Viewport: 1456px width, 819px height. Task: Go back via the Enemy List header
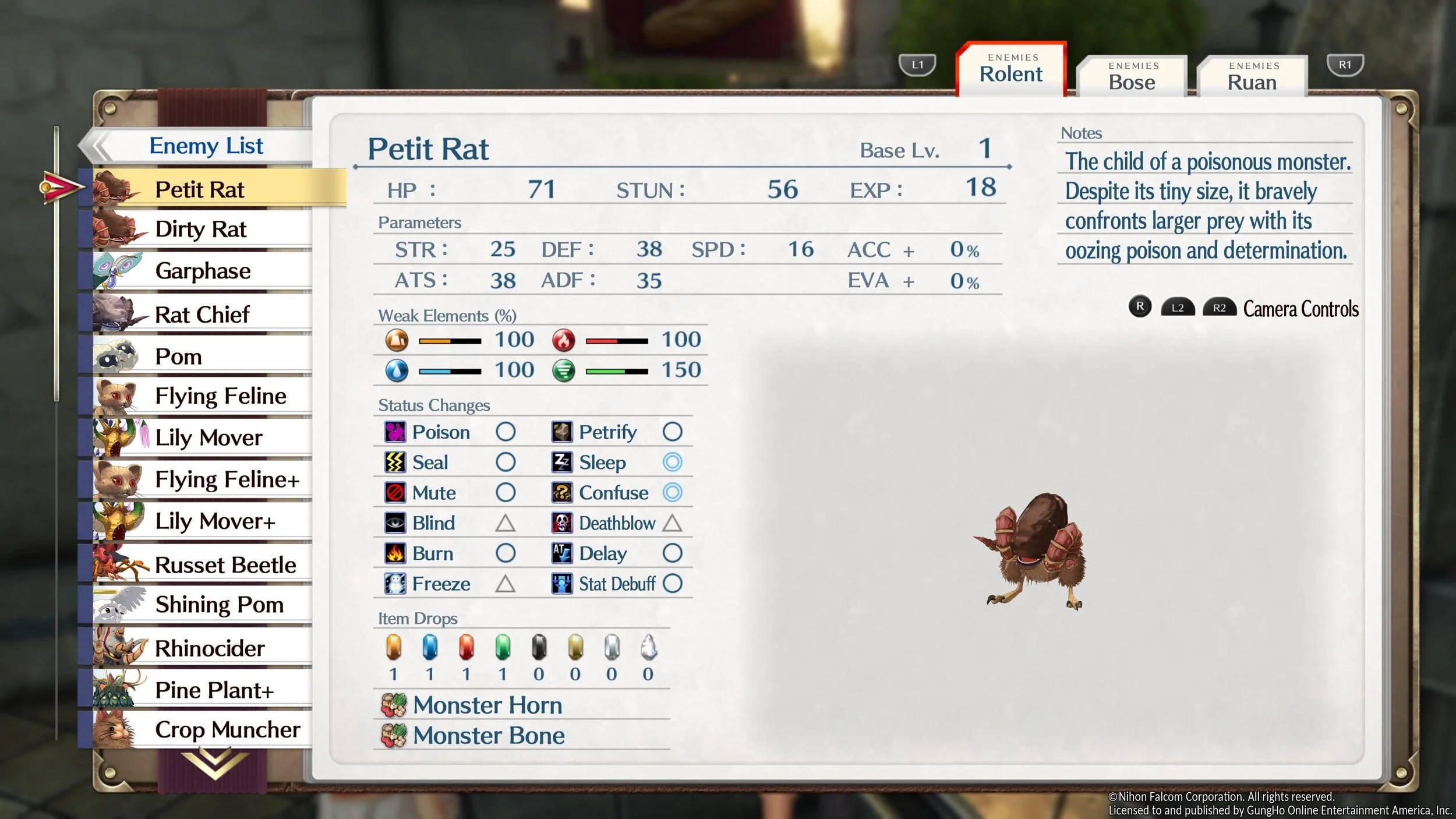(x=206, y=146)
